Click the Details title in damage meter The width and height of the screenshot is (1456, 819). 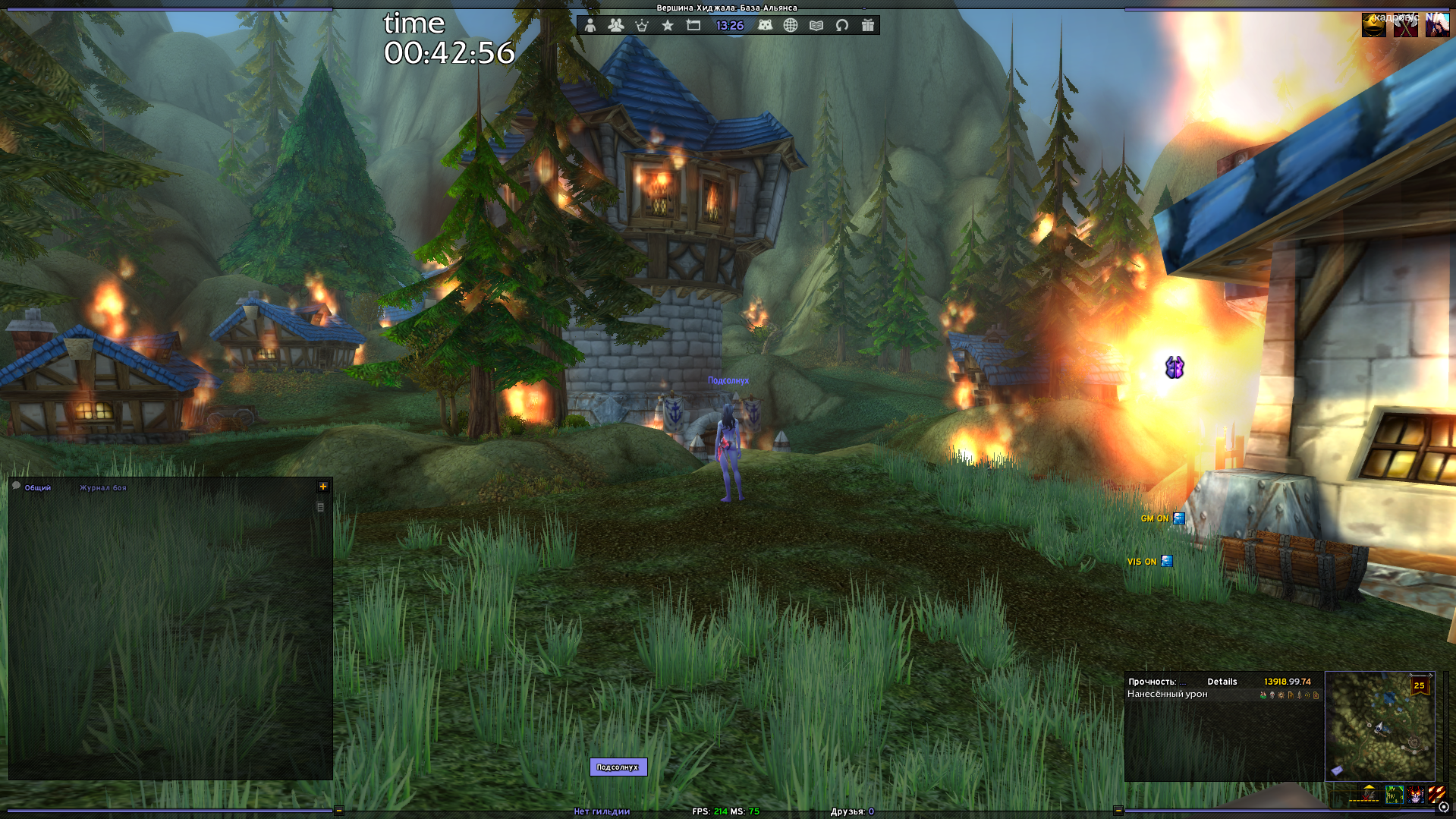pyautogui.click(x=1222, y=682)
